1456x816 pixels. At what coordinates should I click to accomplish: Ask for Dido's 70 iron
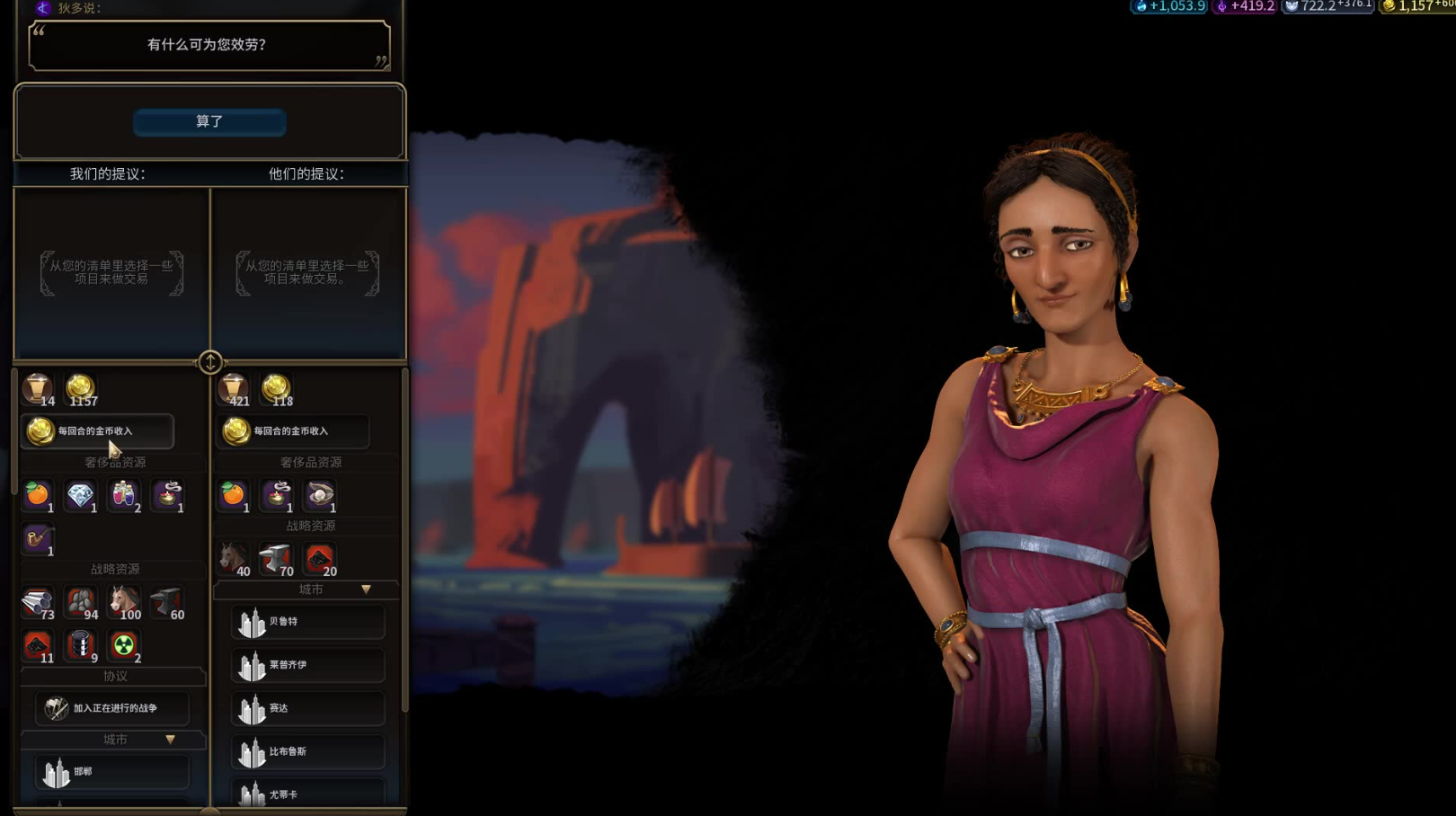tap(276, 559)
